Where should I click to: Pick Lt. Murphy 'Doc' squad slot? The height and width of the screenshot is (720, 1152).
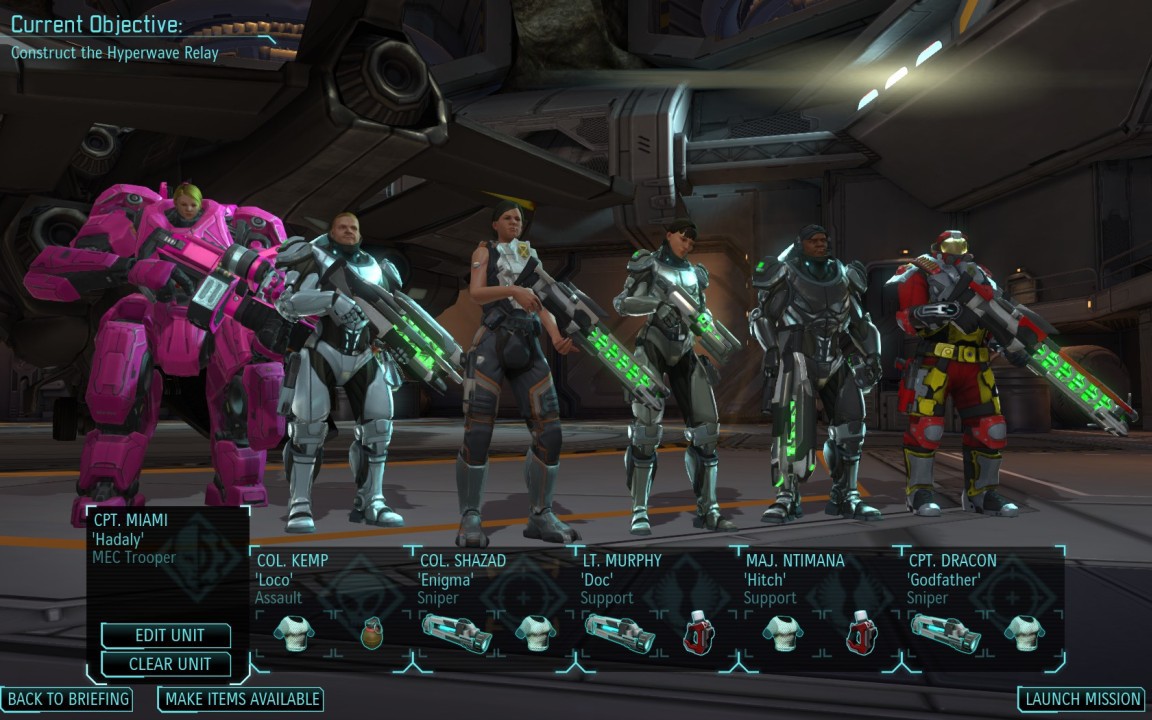[656, 579]
